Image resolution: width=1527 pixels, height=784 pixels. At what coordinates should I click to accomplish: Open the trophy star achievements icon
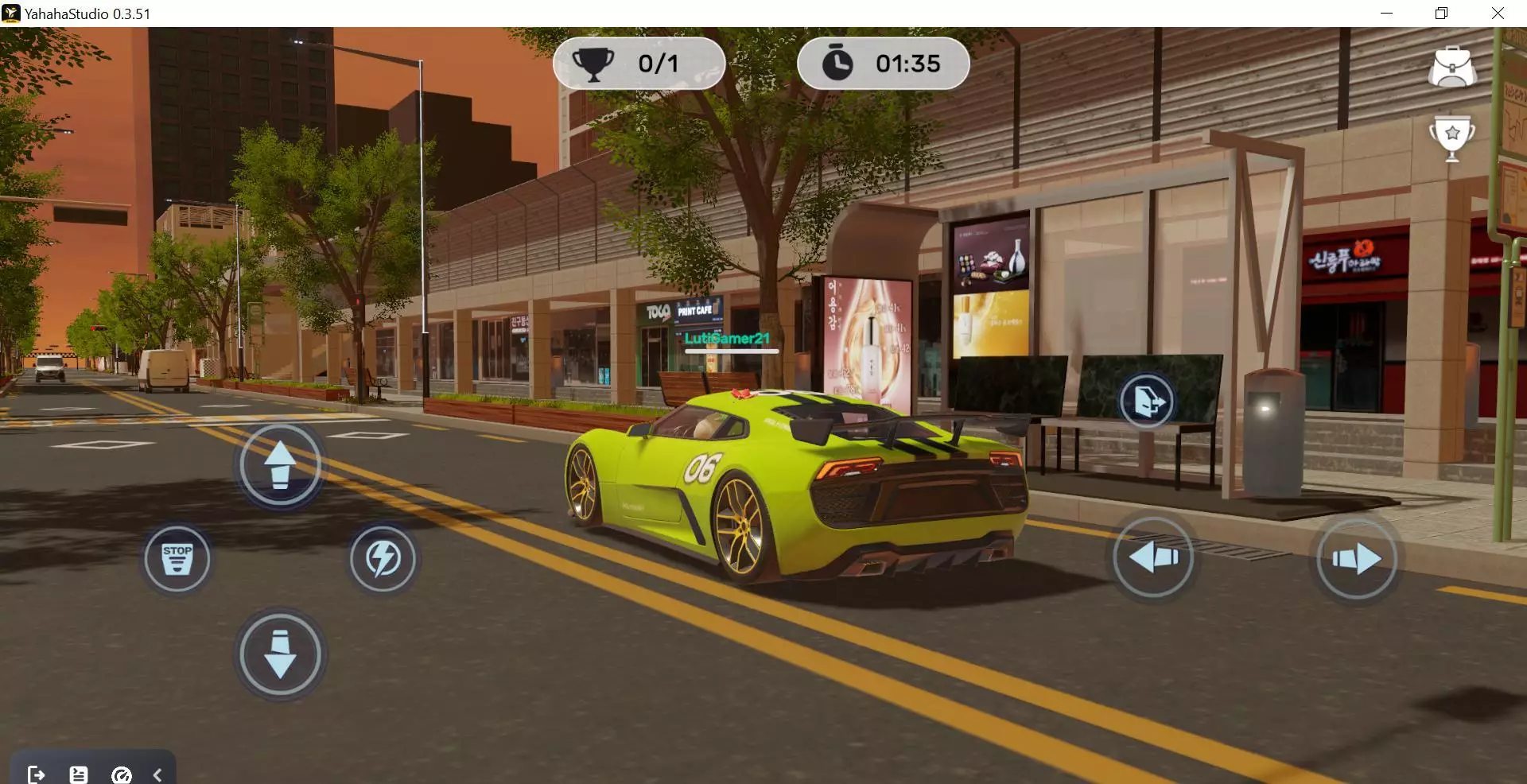(x=1452, y=137)
